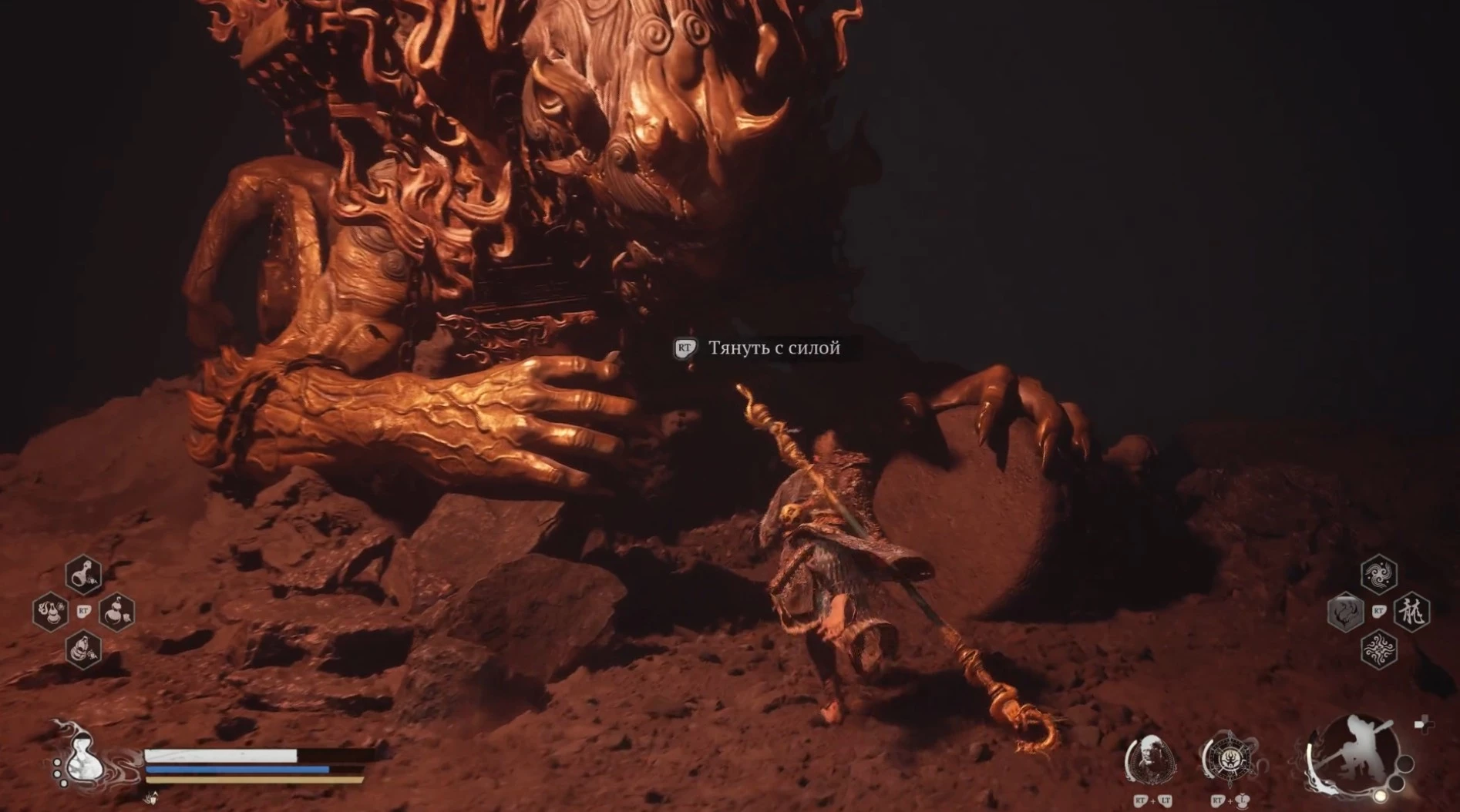
Task: Activate the ornate compass vessel icon
Action: 1230,759
